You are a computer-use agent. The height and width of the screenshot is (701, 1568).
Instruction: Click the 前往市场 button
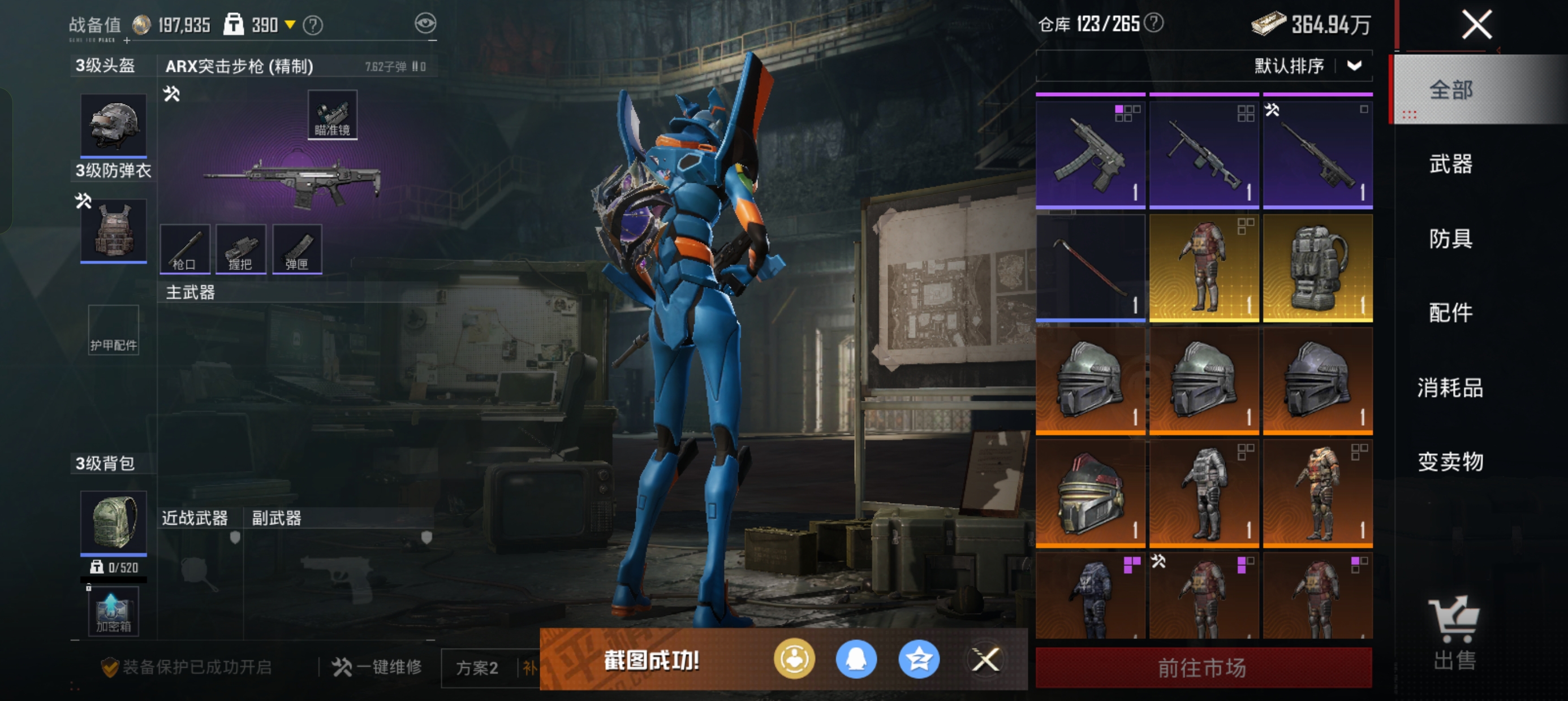pos(1203,668)
